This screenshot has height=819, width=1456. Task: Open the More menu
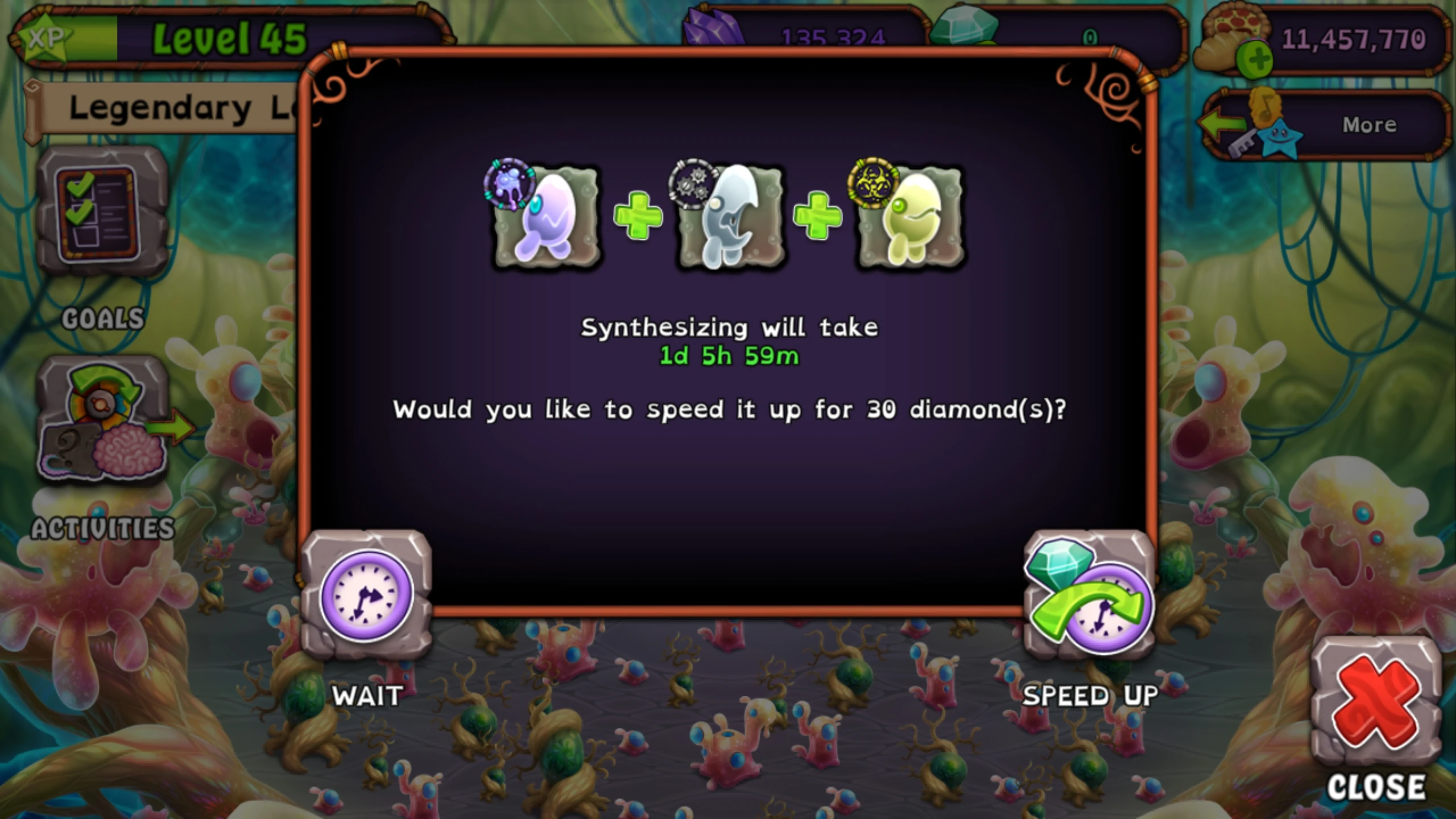pos(1368,124)
